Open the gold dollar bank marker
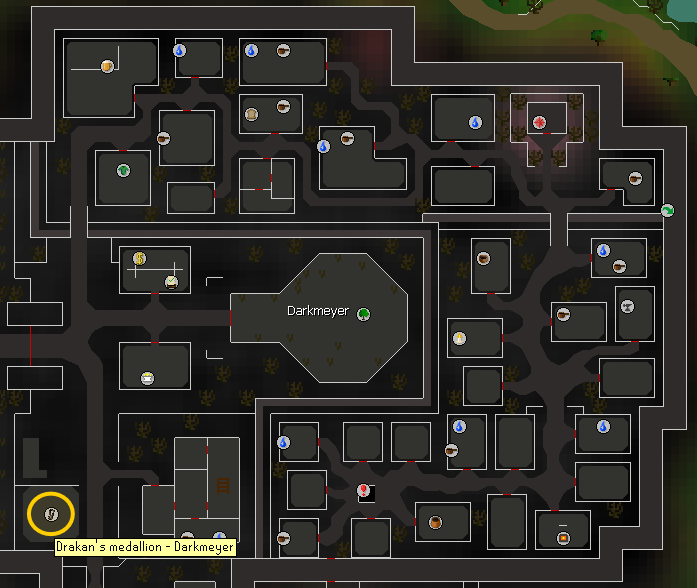Screen dimensions: 697x588 click(140, 258)
